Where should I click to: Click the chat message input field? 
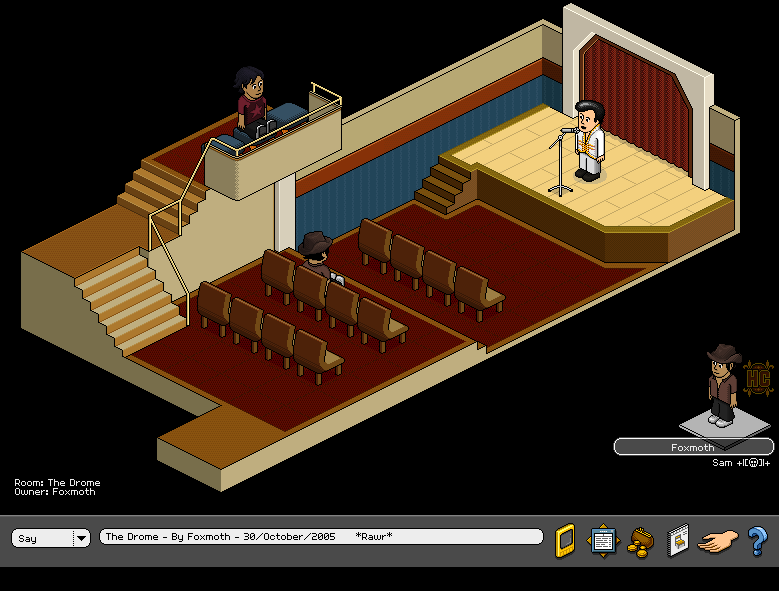pos(320,537)
